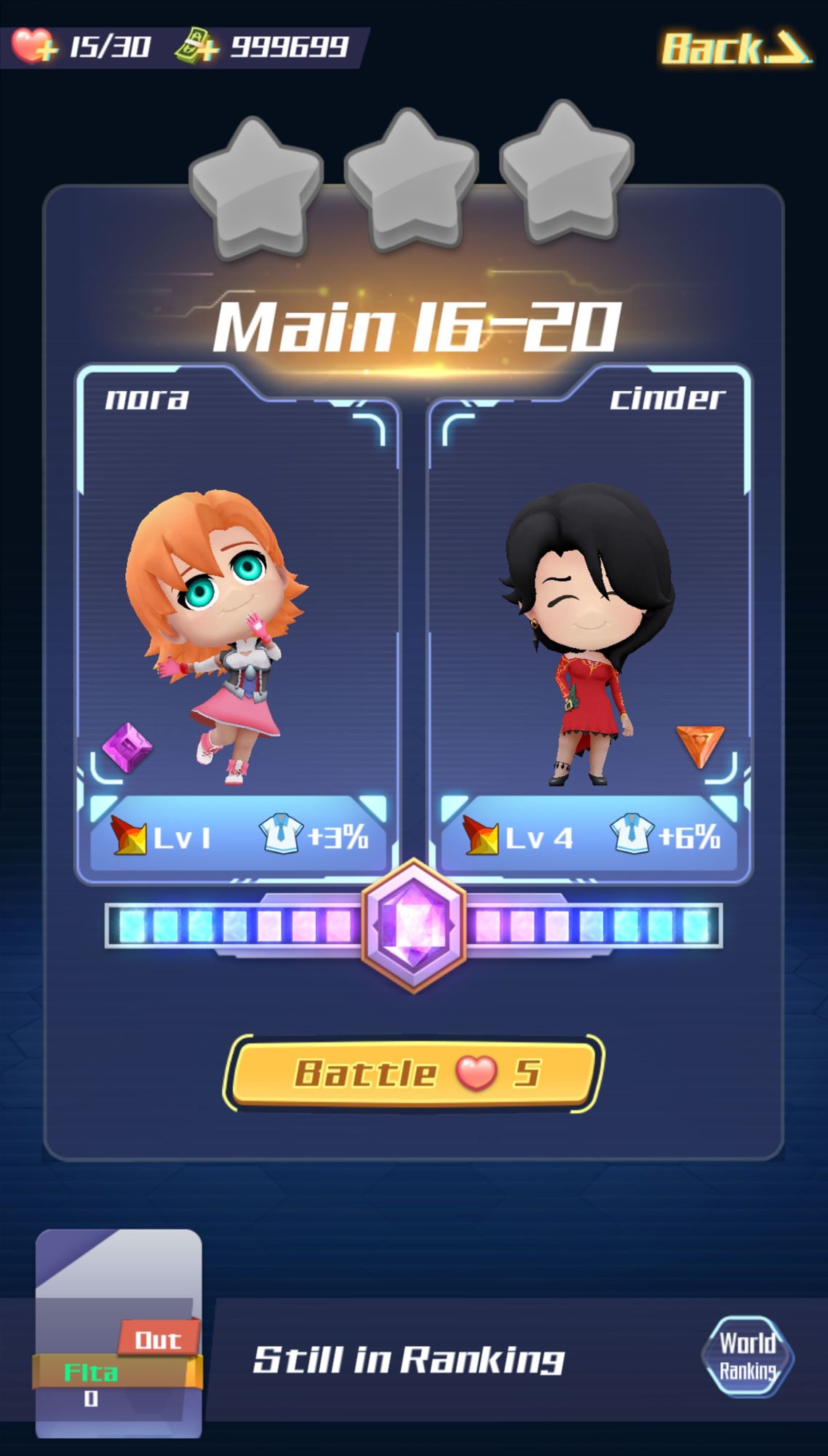This screenshot has height=1456, width=828.
Task: Add more hearts via the heart plus icon
Action: pyautogui.click(x=33, y=47)
